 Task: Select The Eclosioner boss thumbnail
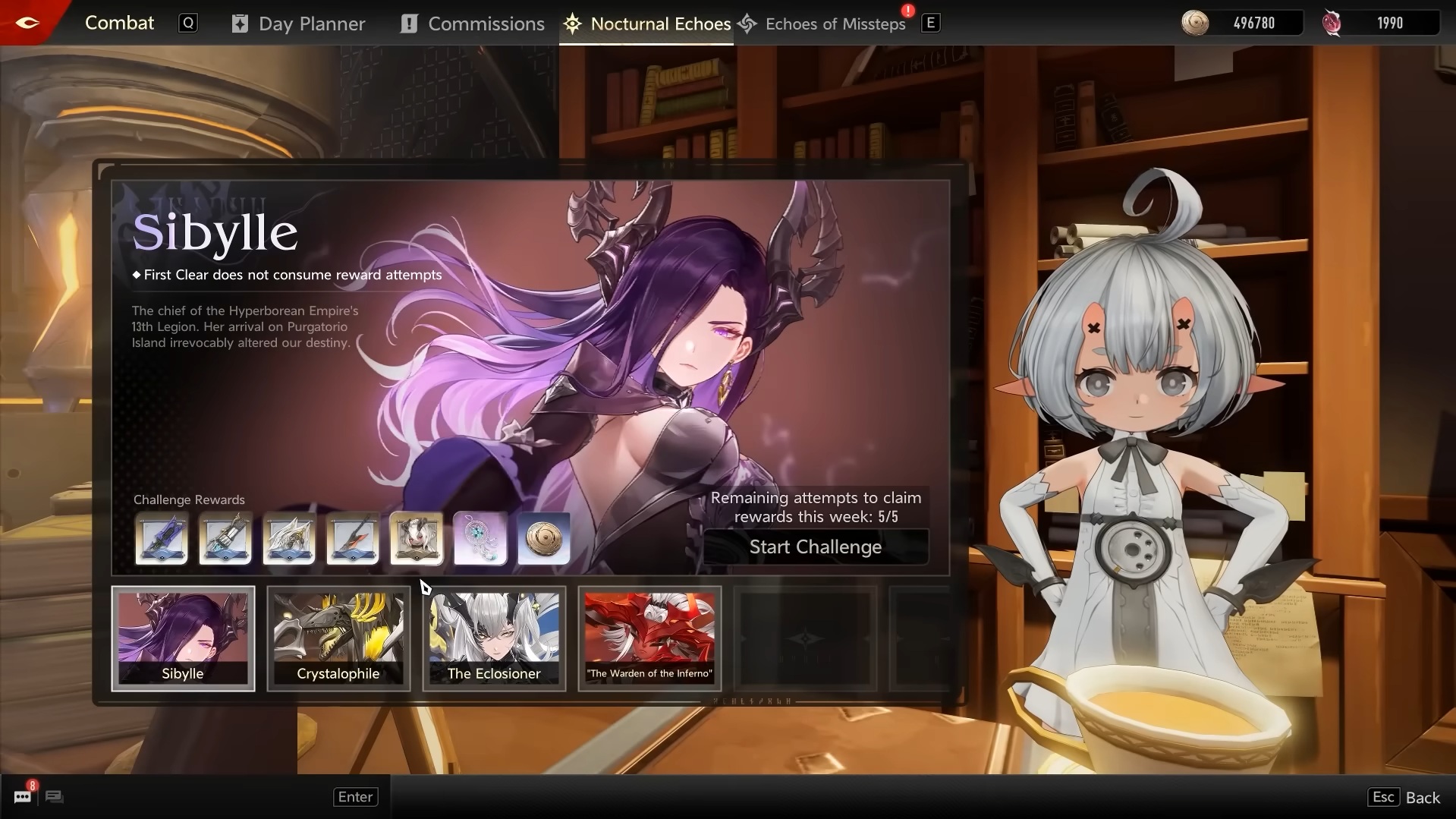tap(493, 638)
